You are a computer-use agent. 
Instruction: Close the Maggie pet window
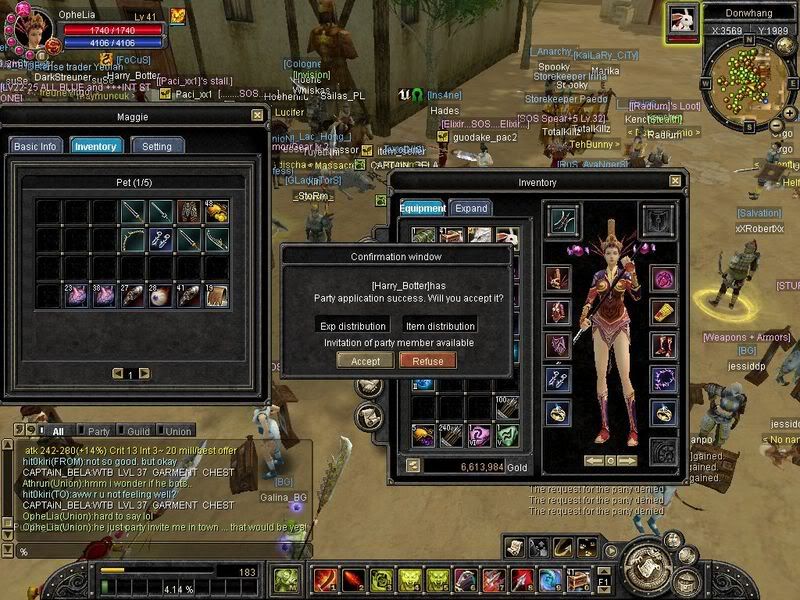coord(257,115)
